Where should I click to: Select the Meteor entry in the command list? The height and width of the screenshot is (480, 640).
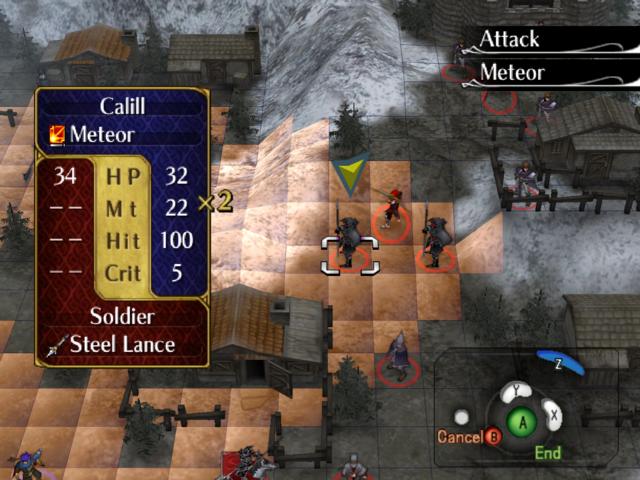point(512,73)
